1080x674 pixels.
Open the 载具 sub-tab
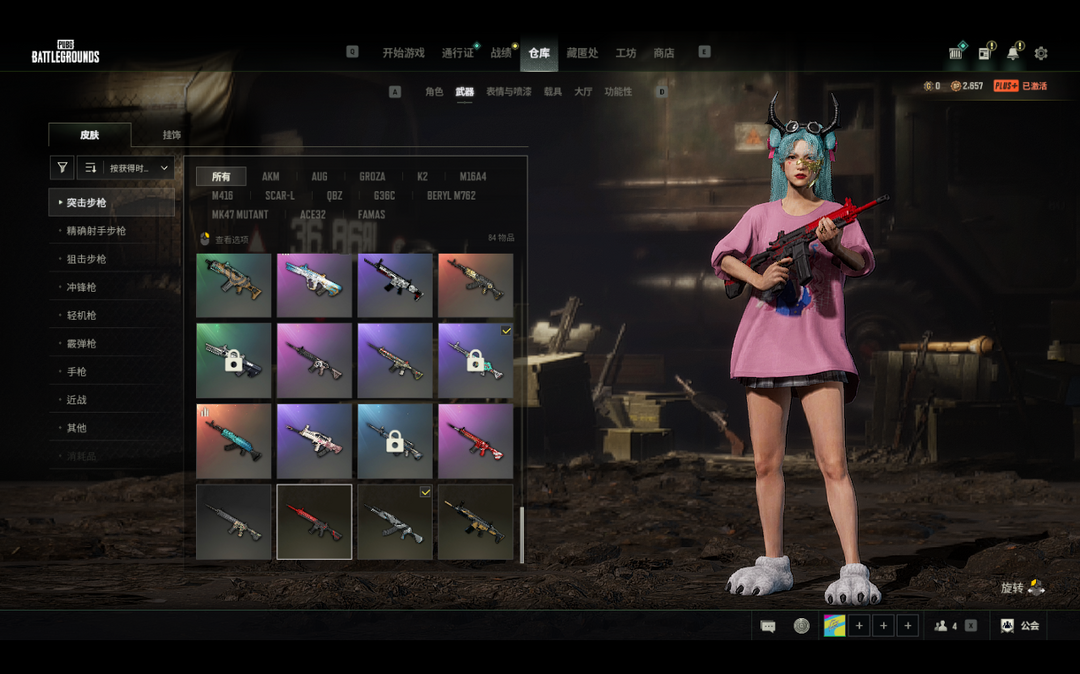pos(553,92)
